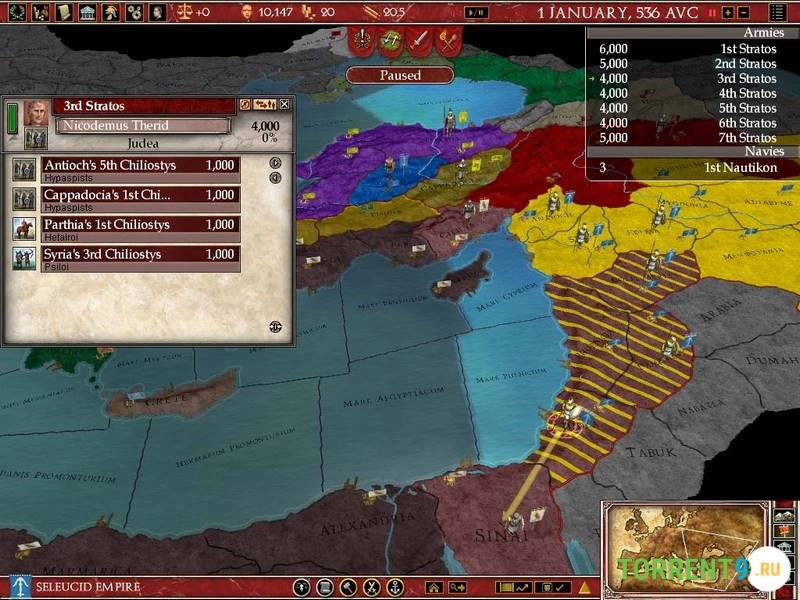Select Cappadocia's 1st Chiliostys unit row
The image size is (800, 600).
coord(138,196)
